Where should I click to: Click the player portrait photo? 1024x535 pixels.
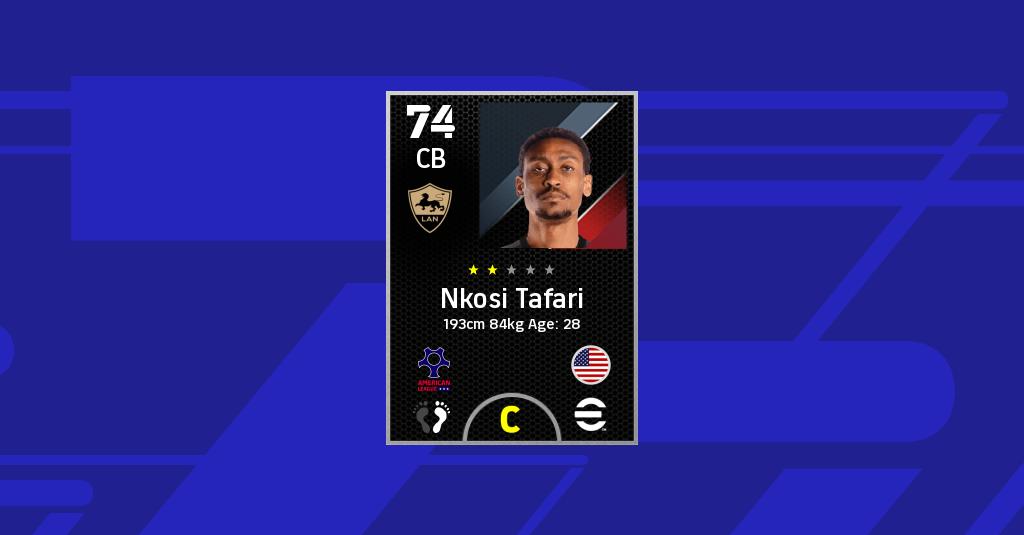pyautogui.click(x=553, y=175)
